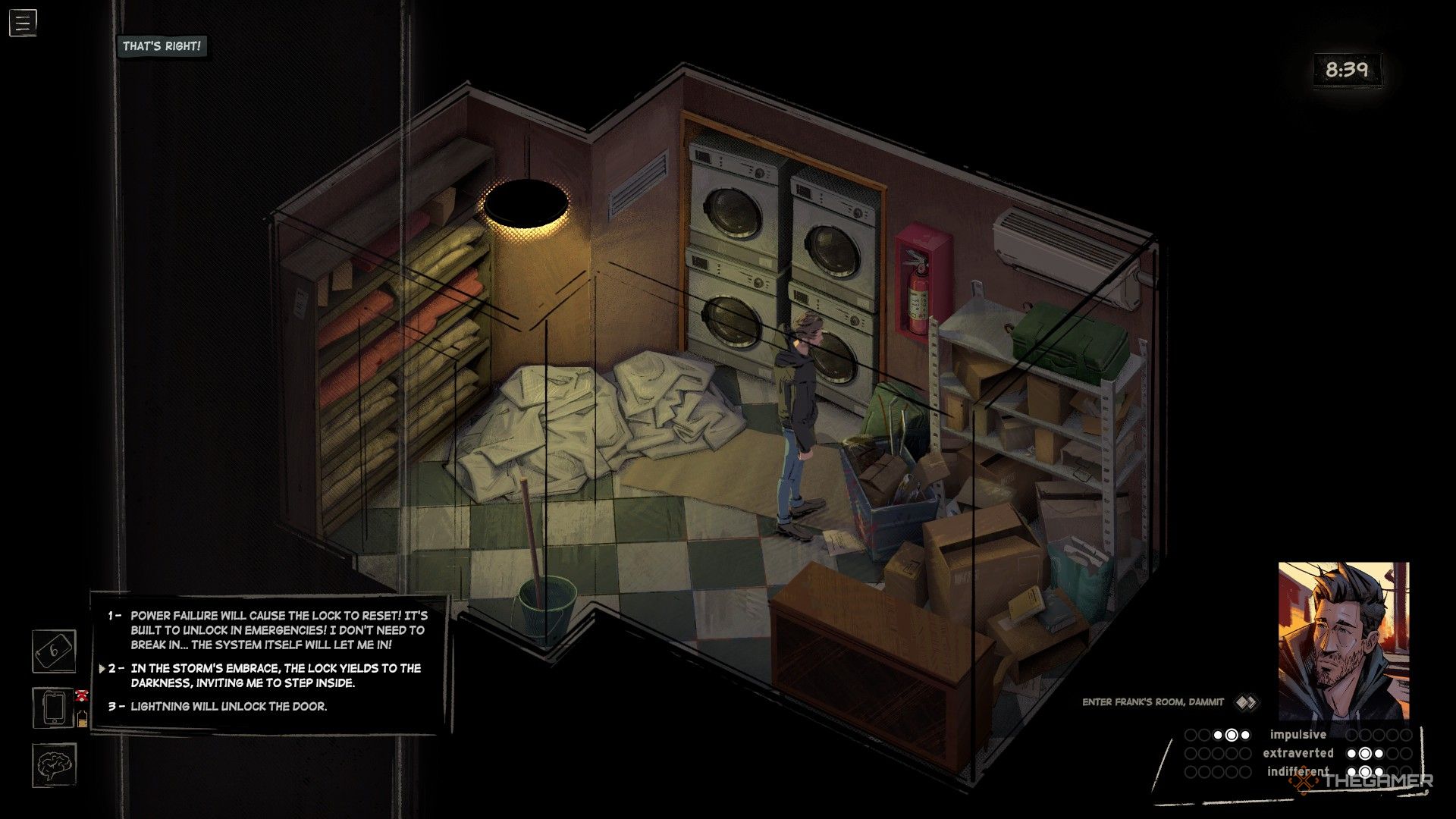Click the character portrait
The width and height of the screenshot is (1456, 819).
click(x=1343, y=641)
